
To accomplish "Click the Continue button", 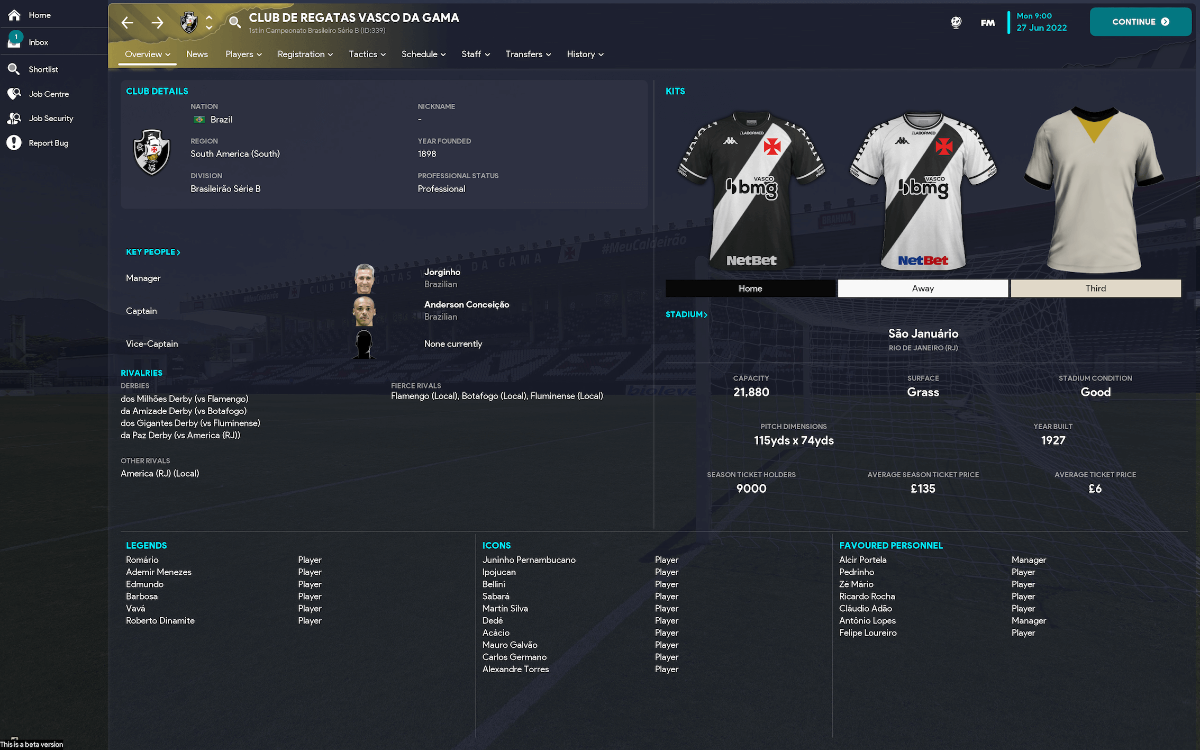I will (x=1140, y=22).
